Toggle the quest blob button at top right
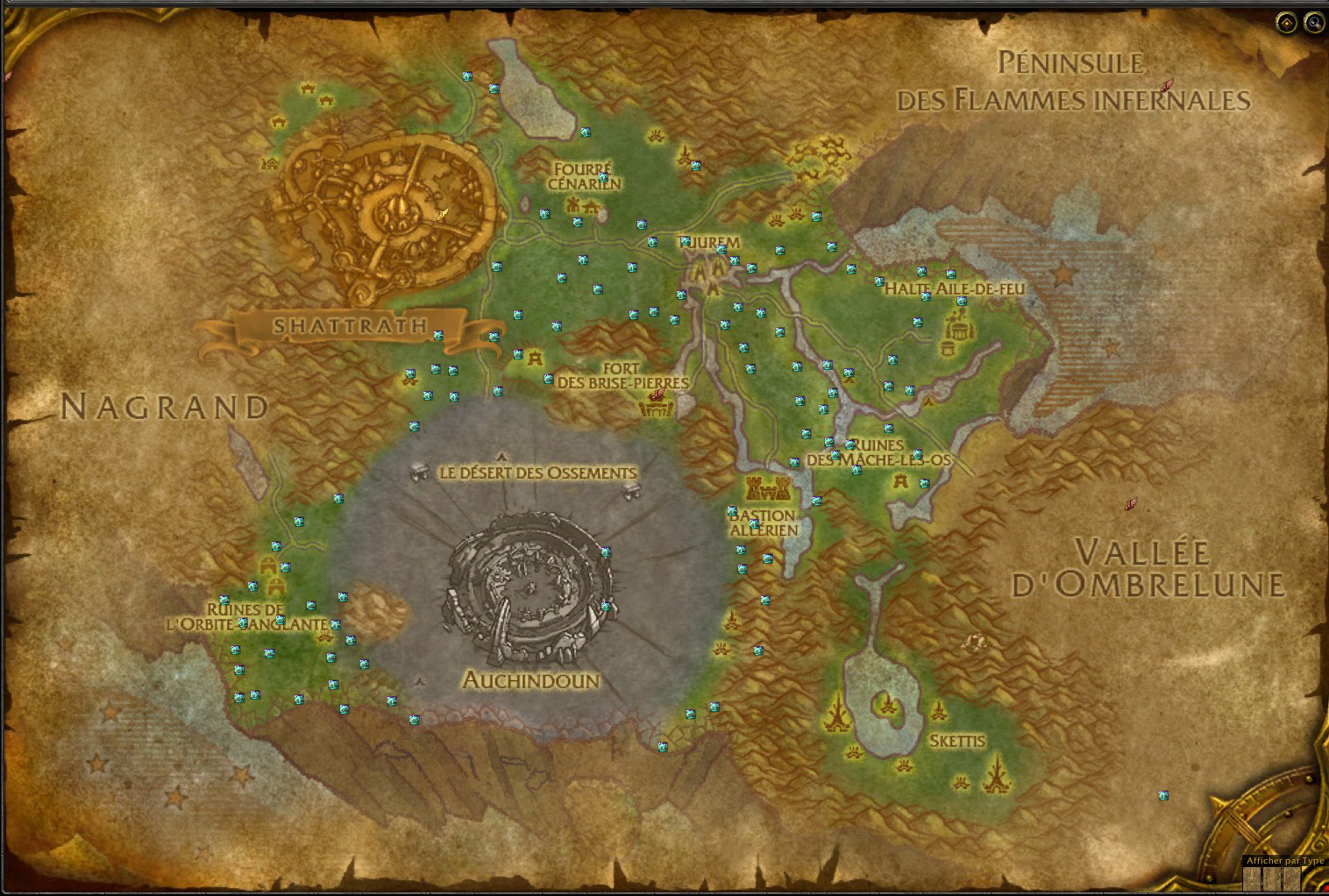 [1286, 23]
